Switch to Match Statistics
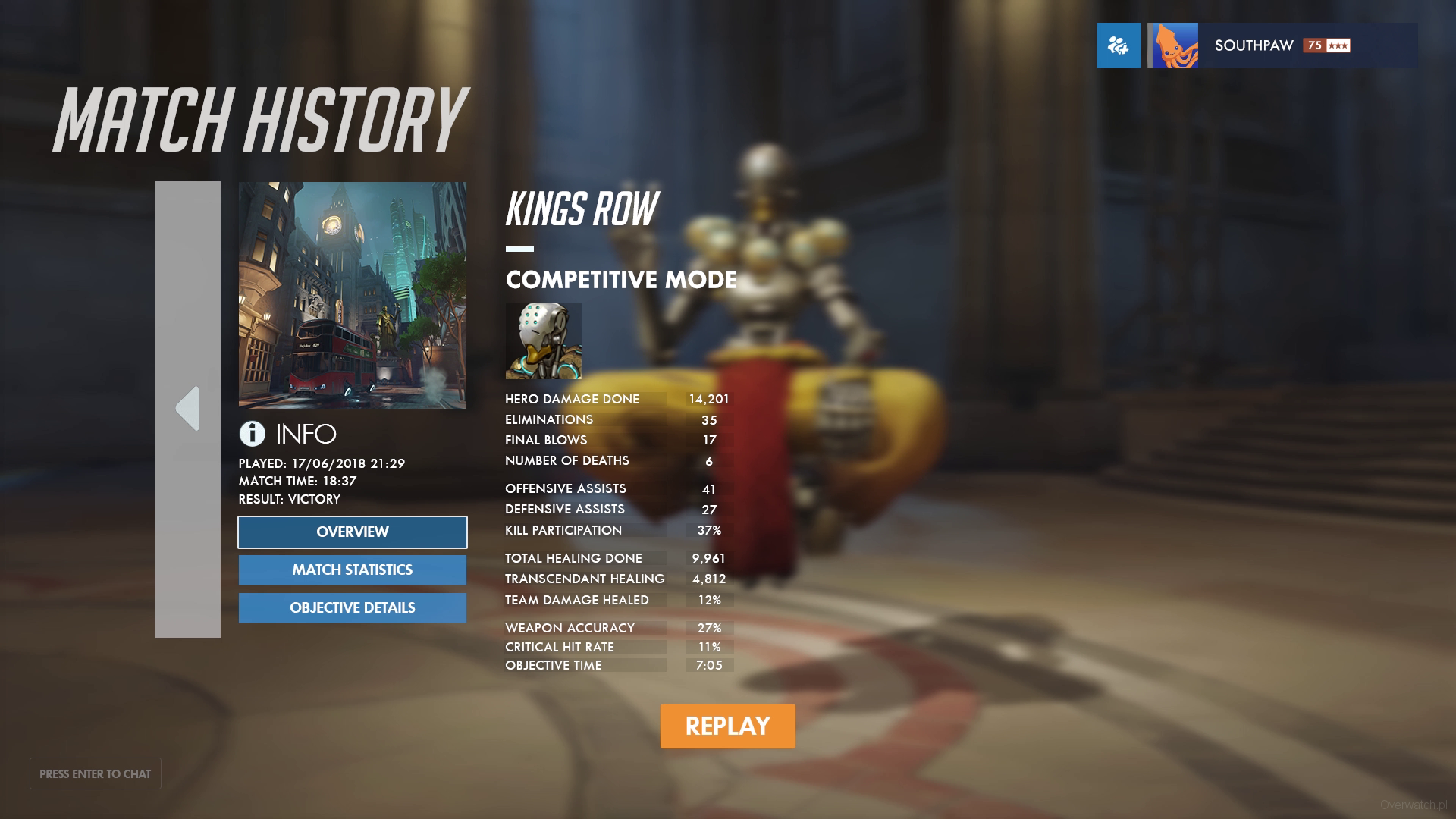 click(352, 570)
